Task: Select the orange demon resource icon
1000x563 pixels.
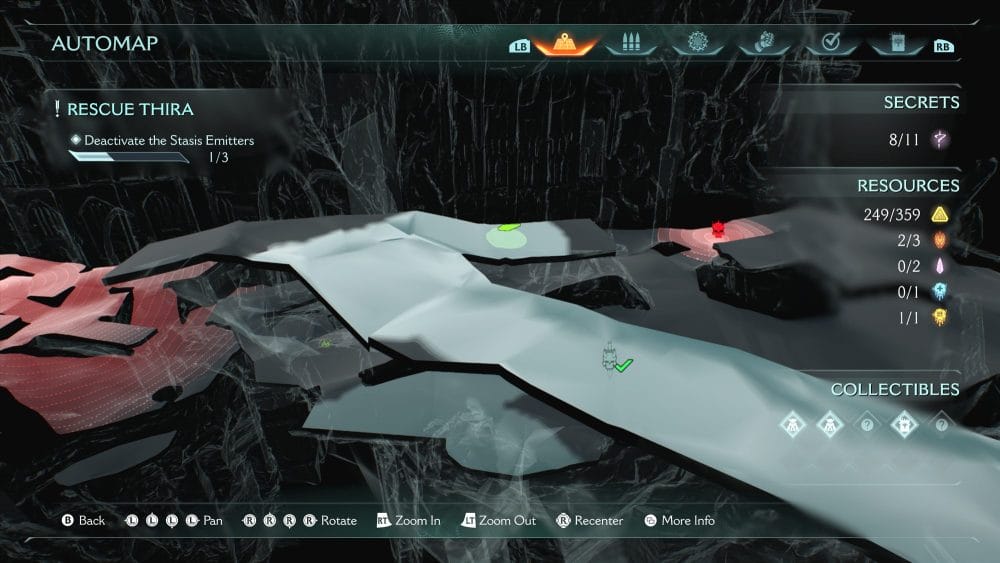Action: tap(939, 240)
